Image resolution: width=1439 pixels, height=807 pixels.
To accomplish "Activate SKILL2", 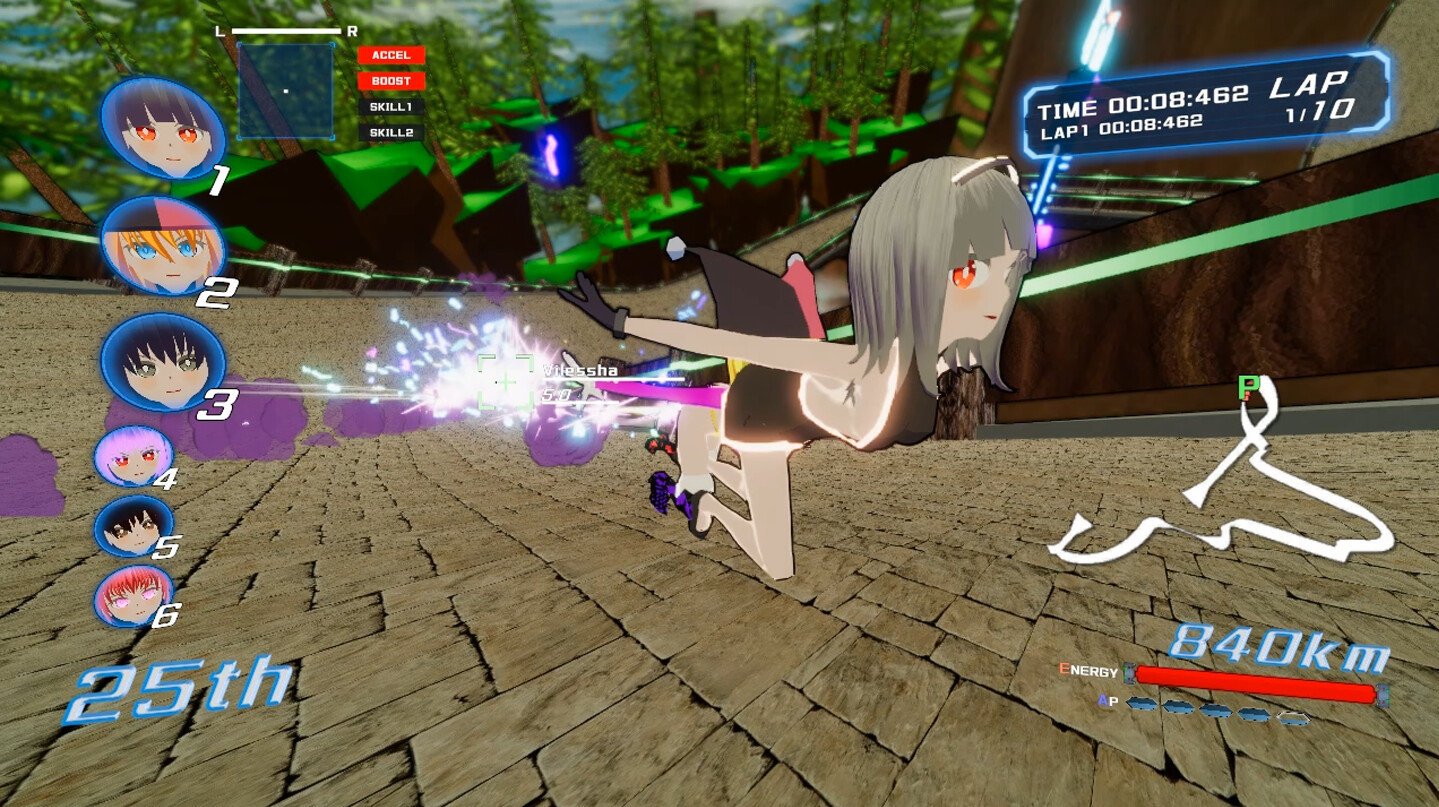I will coord(392,132).
